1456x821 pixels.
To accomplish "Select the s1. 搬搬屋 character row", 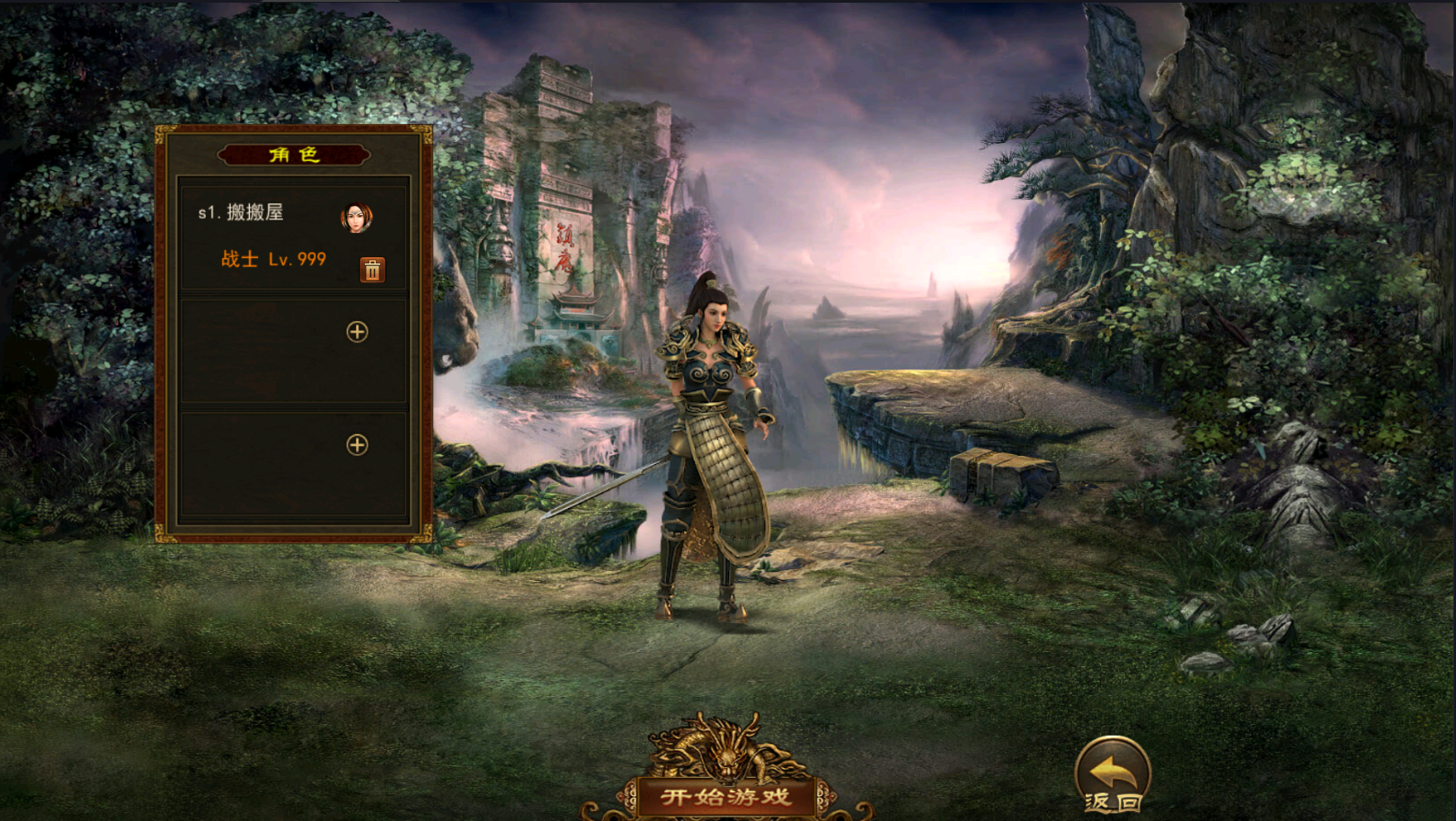I will pos(270,236).
